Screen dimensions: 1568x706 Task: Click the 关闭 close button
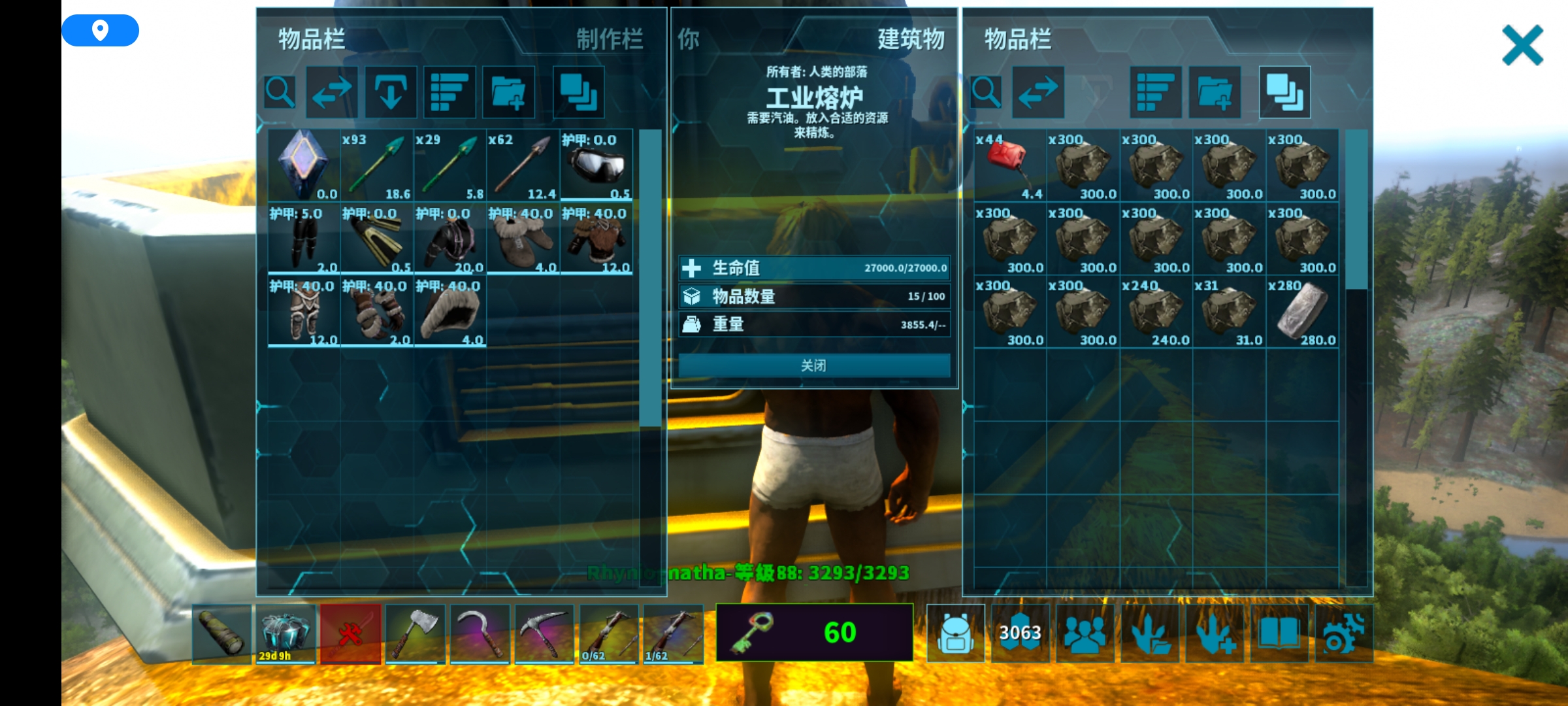click(x=814, y=365)
